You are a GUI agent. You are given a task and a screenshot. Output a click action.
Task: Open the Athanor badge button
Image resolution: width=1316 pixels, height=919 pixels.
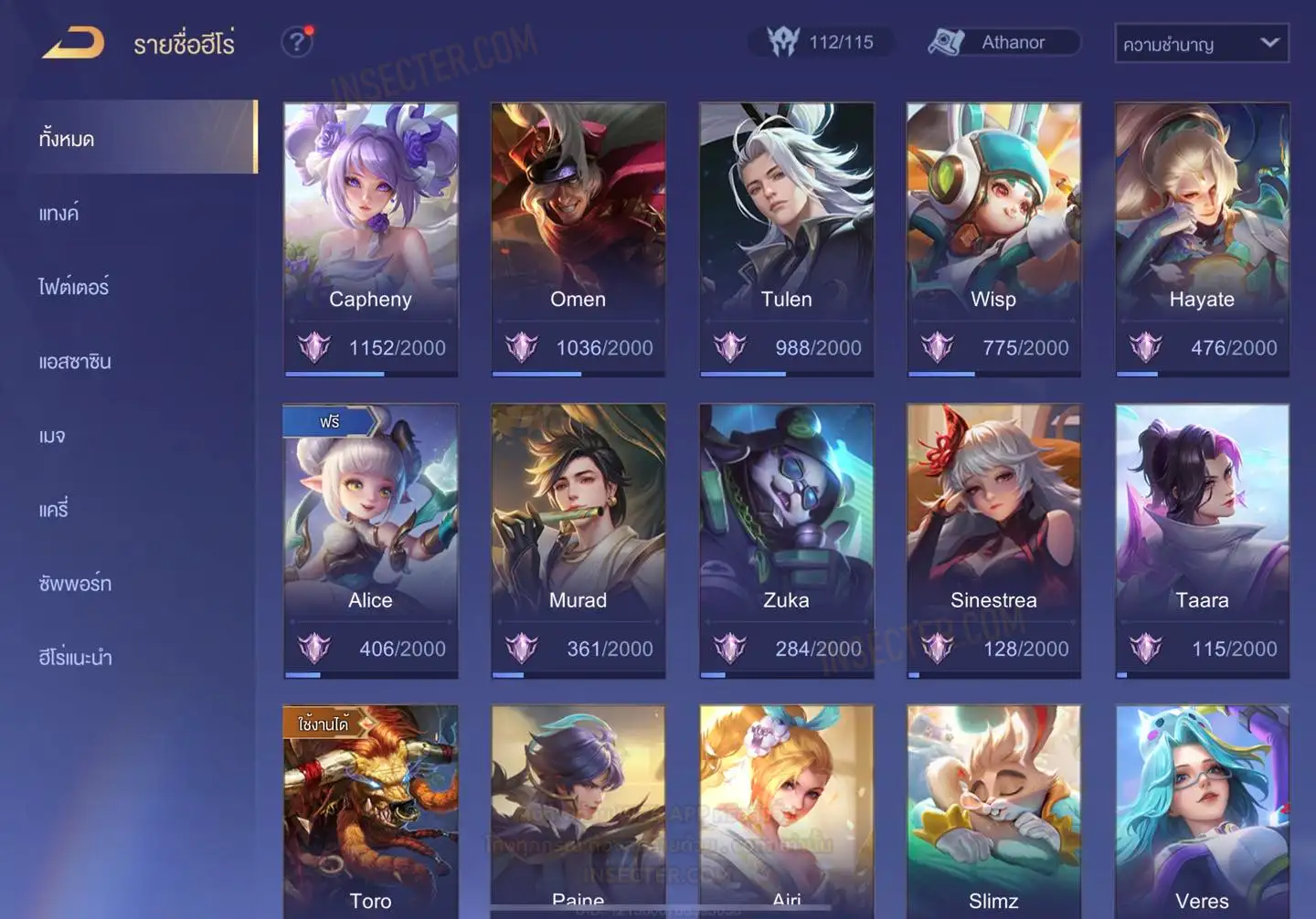click(1003, 42)
